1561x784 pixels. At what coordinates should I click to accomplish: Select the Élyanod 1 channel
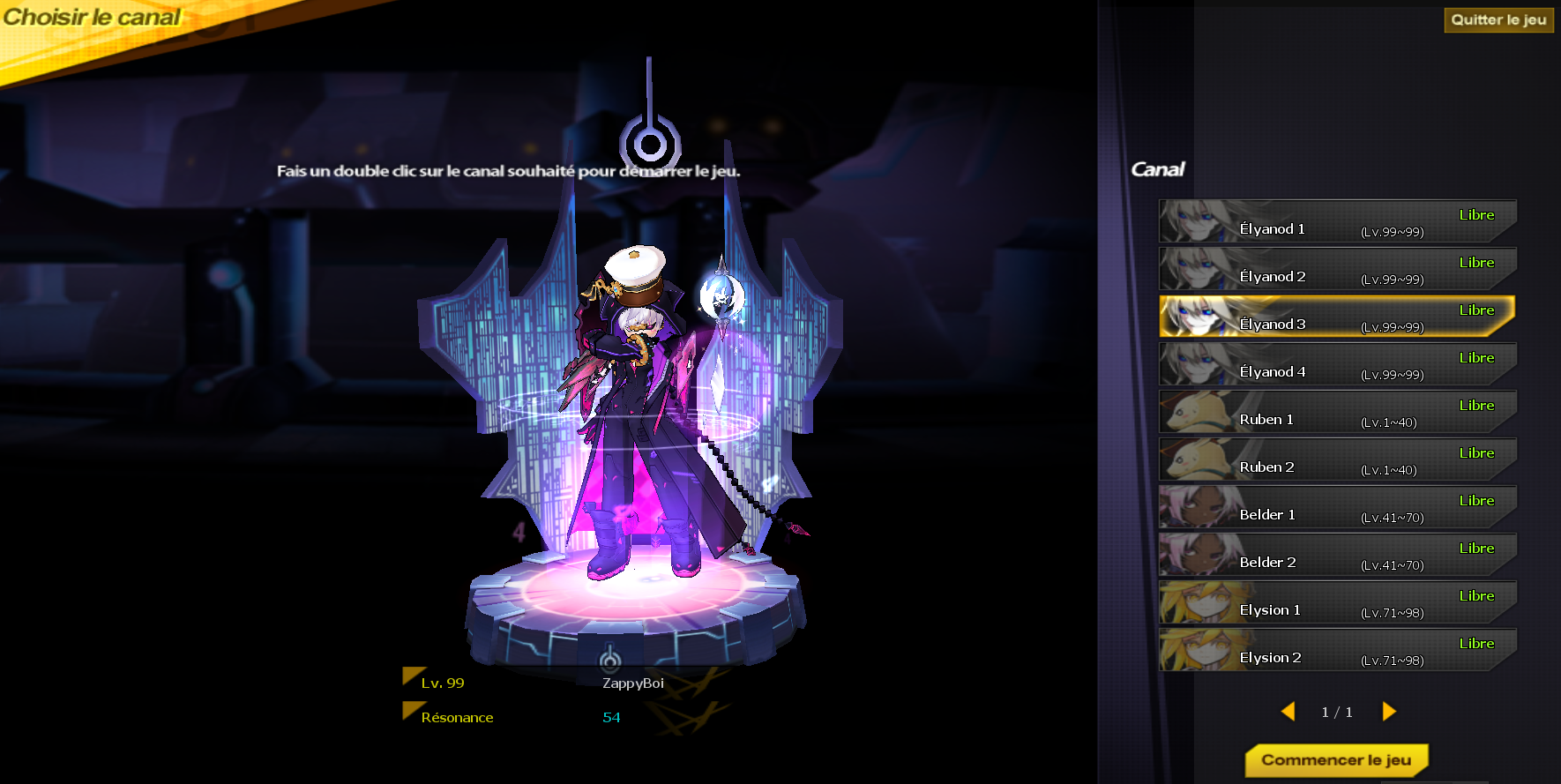[1336, 221]
